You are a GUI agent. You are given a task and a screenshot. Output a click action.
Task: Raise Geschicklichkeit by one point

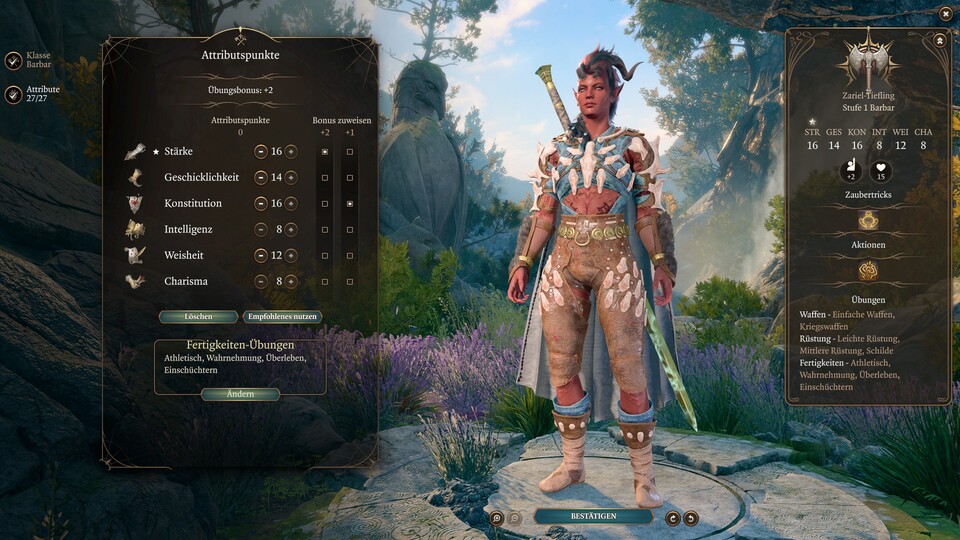pos(291,178)
